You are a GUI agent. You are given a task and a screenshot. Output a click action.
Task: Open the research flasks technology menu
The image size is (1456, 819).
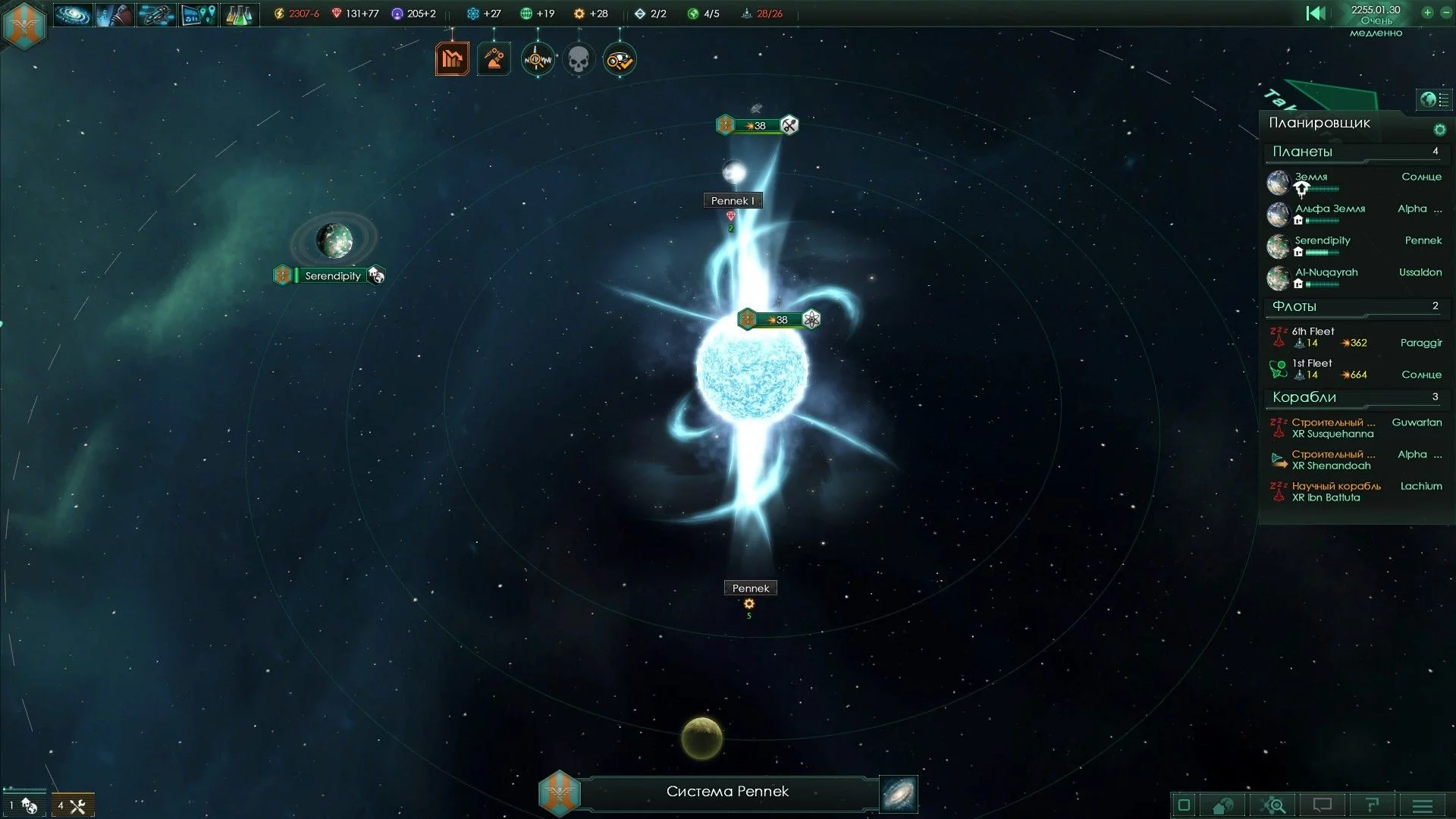coord(238,14)
